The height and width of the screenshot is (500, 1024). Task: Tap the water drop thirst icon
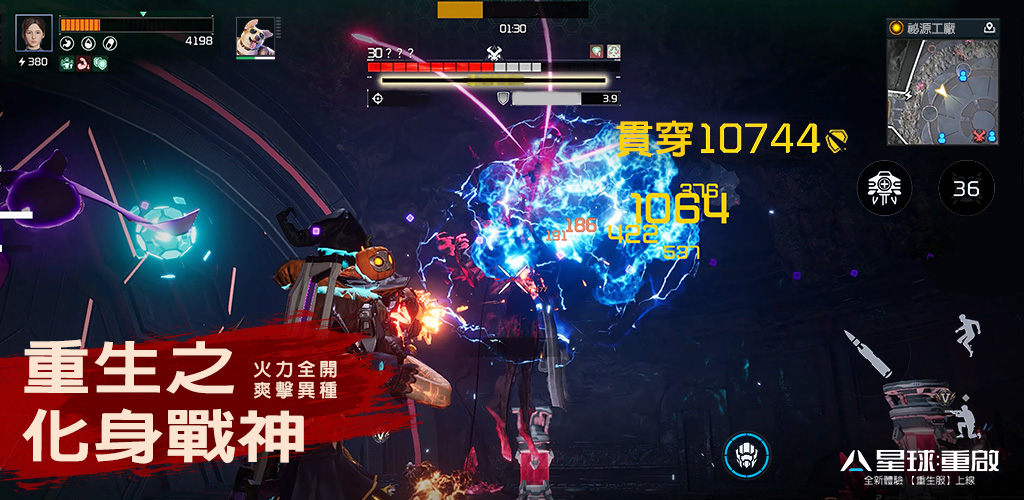(x=88, y=43)
